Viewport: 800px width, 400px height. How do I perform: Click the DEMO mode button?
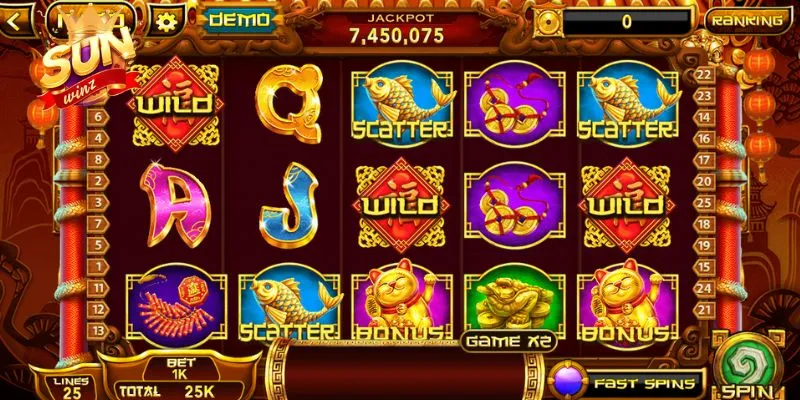coord(239,19)
